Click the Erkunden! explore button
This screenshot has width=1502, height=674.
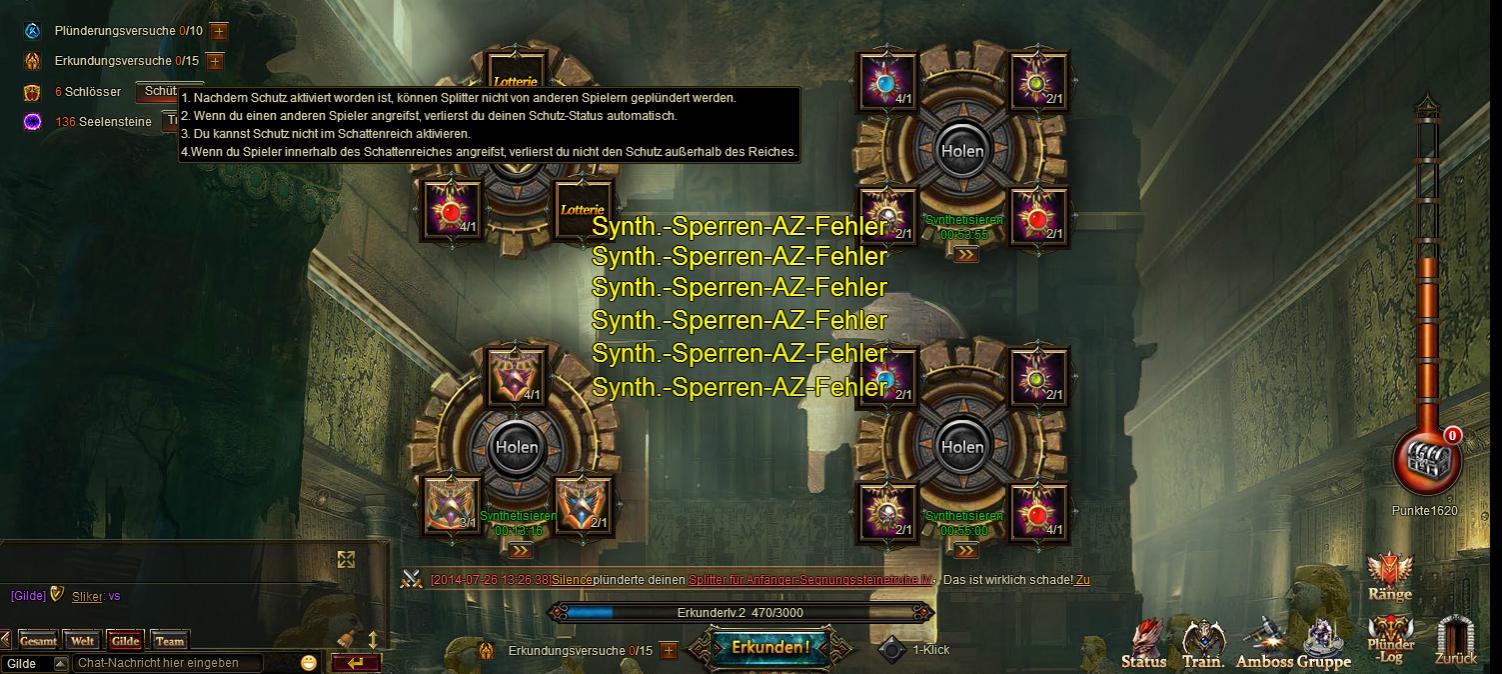pyautogui.click(x=770, y=647)
